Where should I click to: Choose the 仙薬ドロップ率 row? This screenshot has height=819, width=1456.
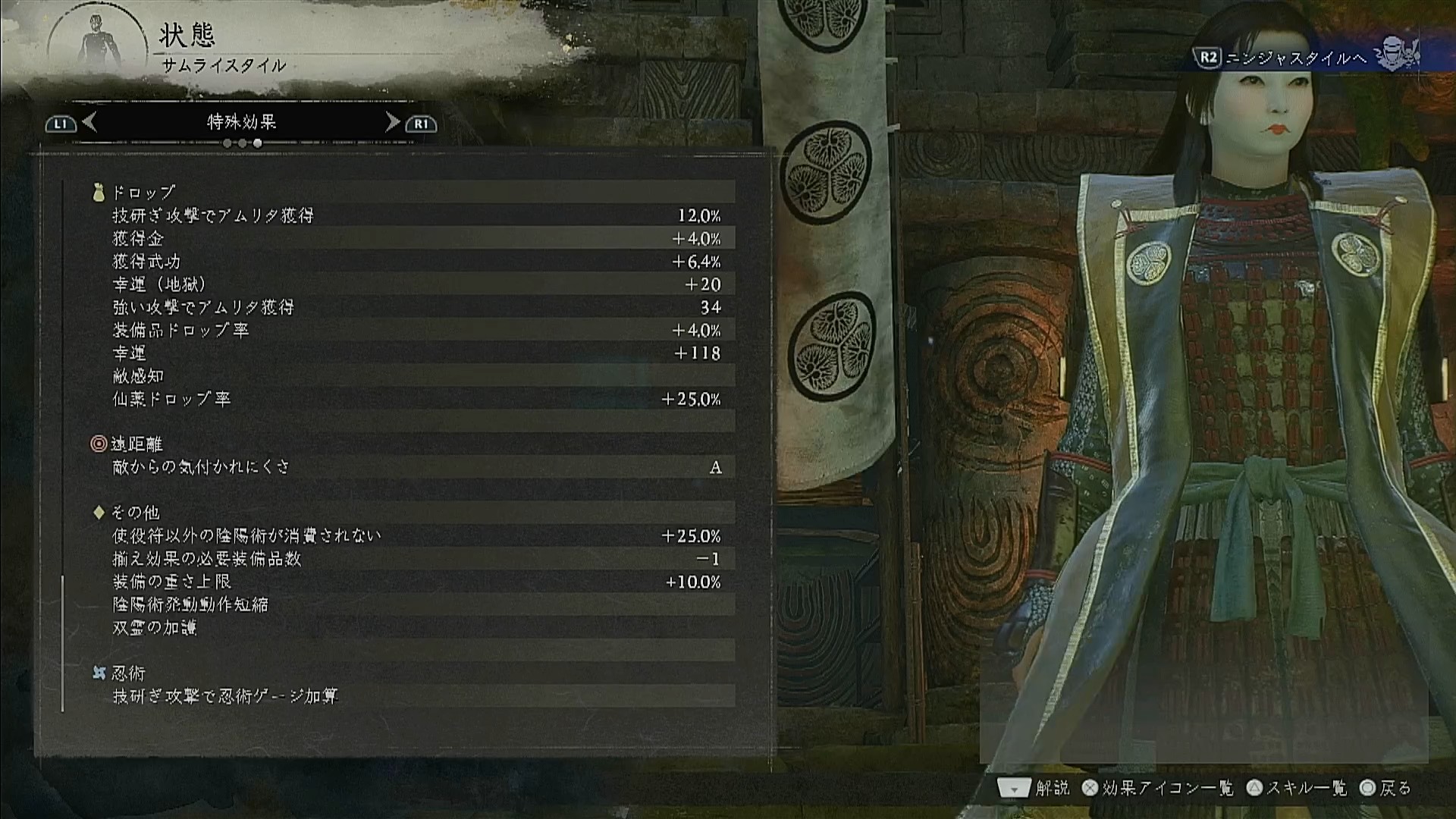click(416, 399)
